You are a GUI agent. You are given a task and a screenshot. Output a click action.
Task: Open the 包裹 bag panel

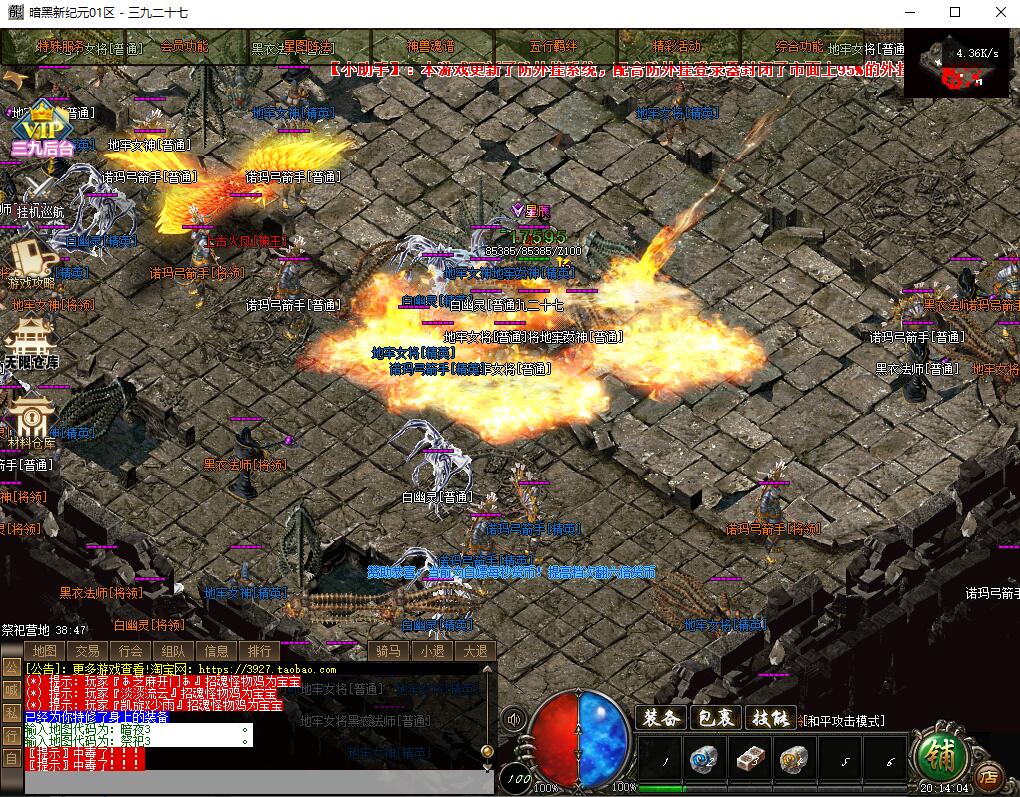pyautogui.click(x=716, y=718)
